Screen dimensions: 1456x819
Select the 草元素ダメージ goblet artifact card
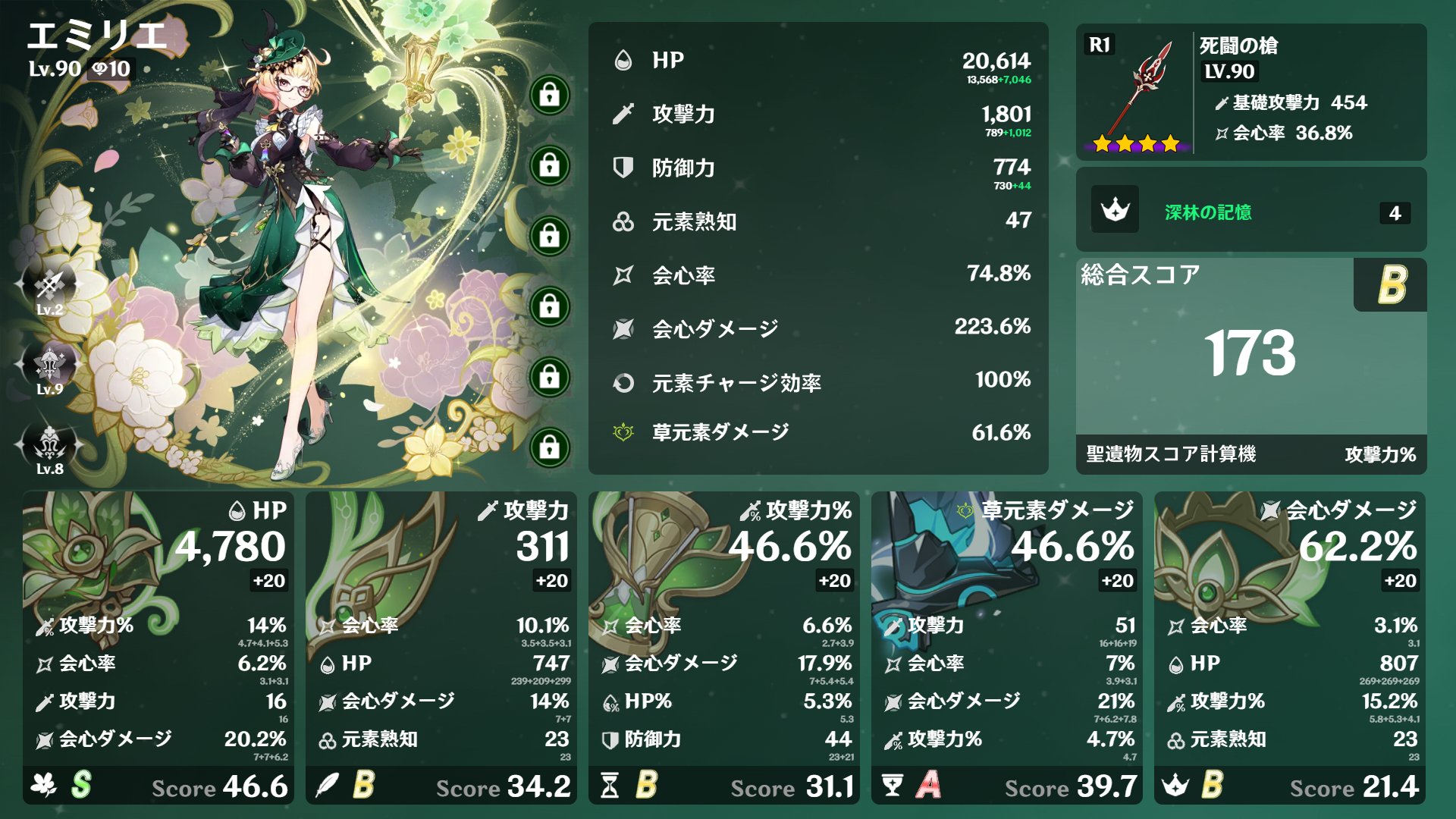tap(1006, 647)
